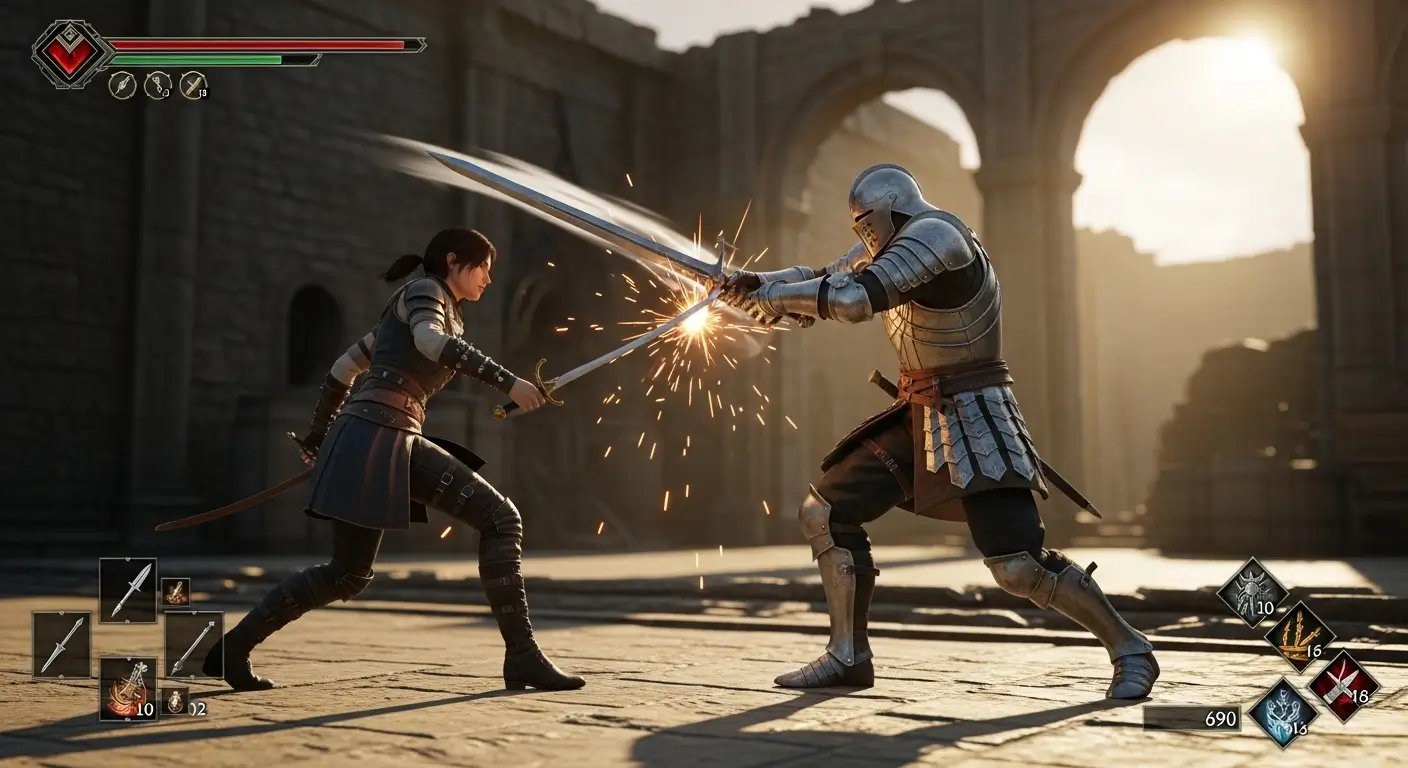
Task: Activate the golden three-pronged ability
Action: (x=1299, y=636)
